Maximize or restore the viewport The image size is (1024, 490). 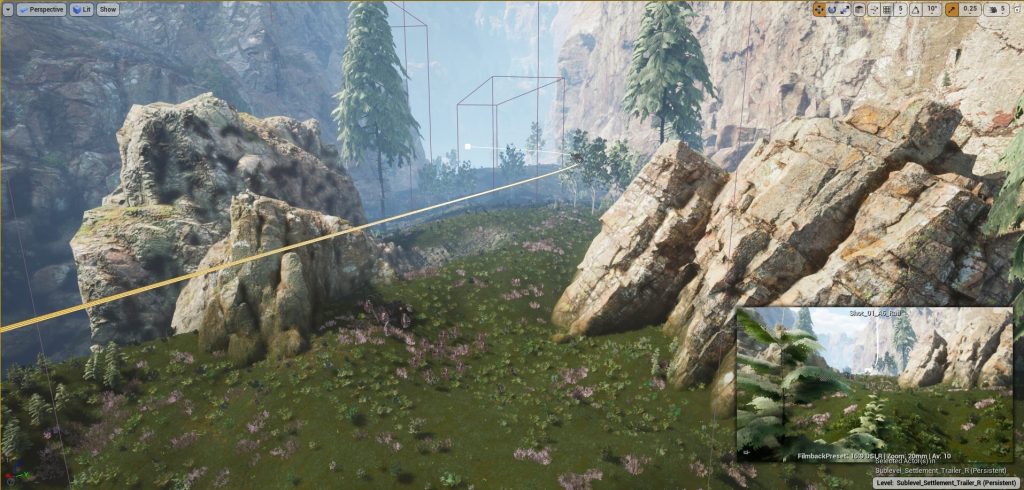[x=1016, y=9]
